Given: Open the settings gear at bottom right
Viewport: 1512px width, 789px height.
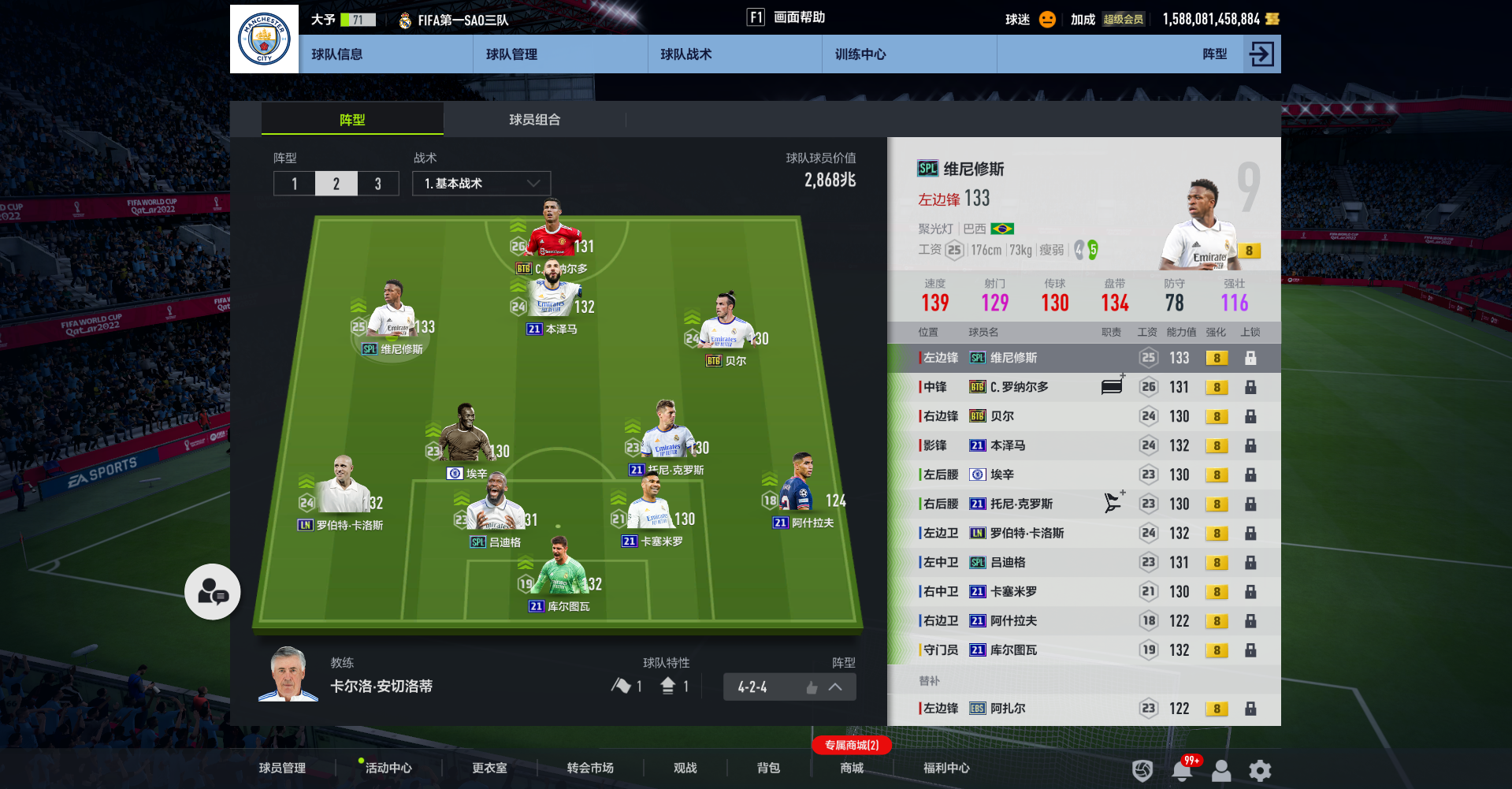Looking at the screenshot, I should [1259, 770].
